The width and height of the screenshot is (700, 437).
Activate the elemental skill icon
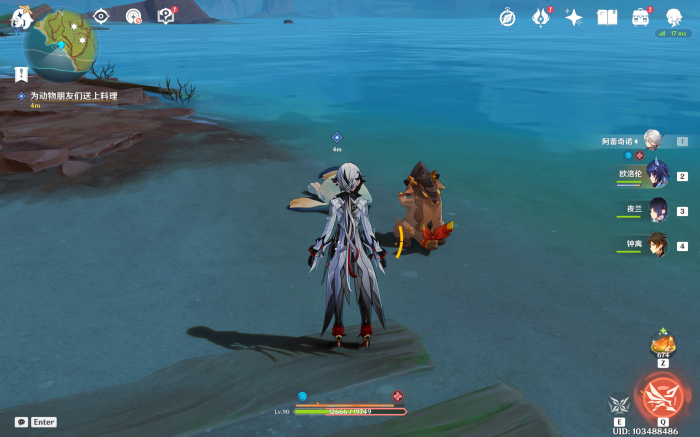click(x=619, y=405)
